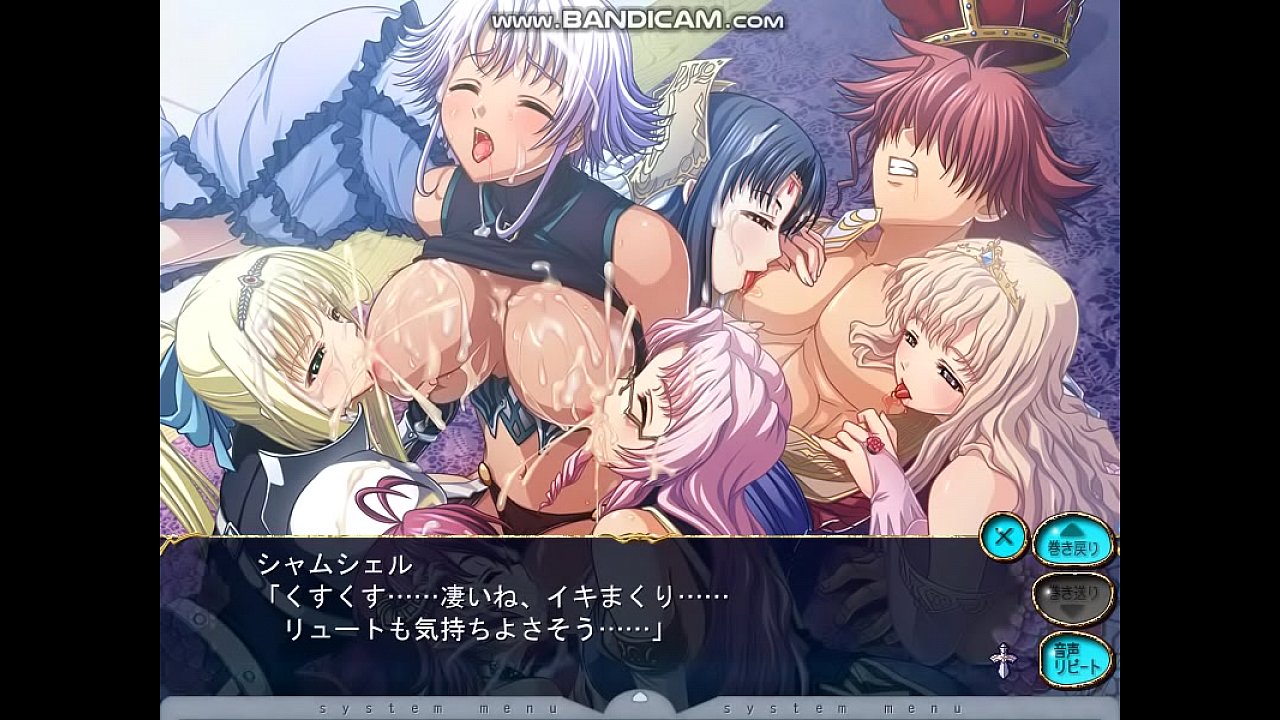Click the greyed 巻き送り forward button
Image resolution: width=1280 pixels, height=720 pixels.
click(x=1073, y=595)
